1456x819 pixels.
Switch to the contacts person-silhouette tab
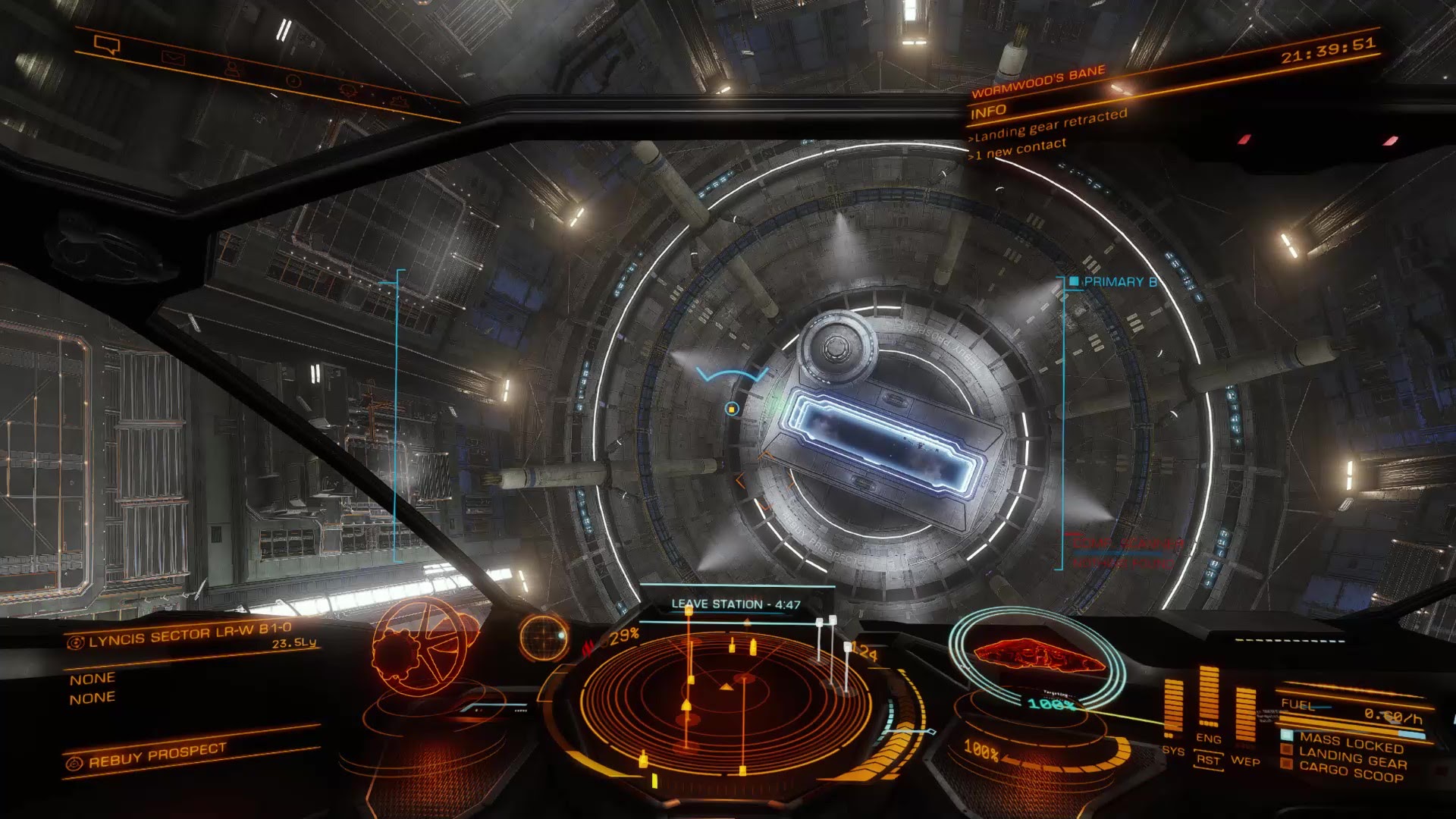(231, 69)
